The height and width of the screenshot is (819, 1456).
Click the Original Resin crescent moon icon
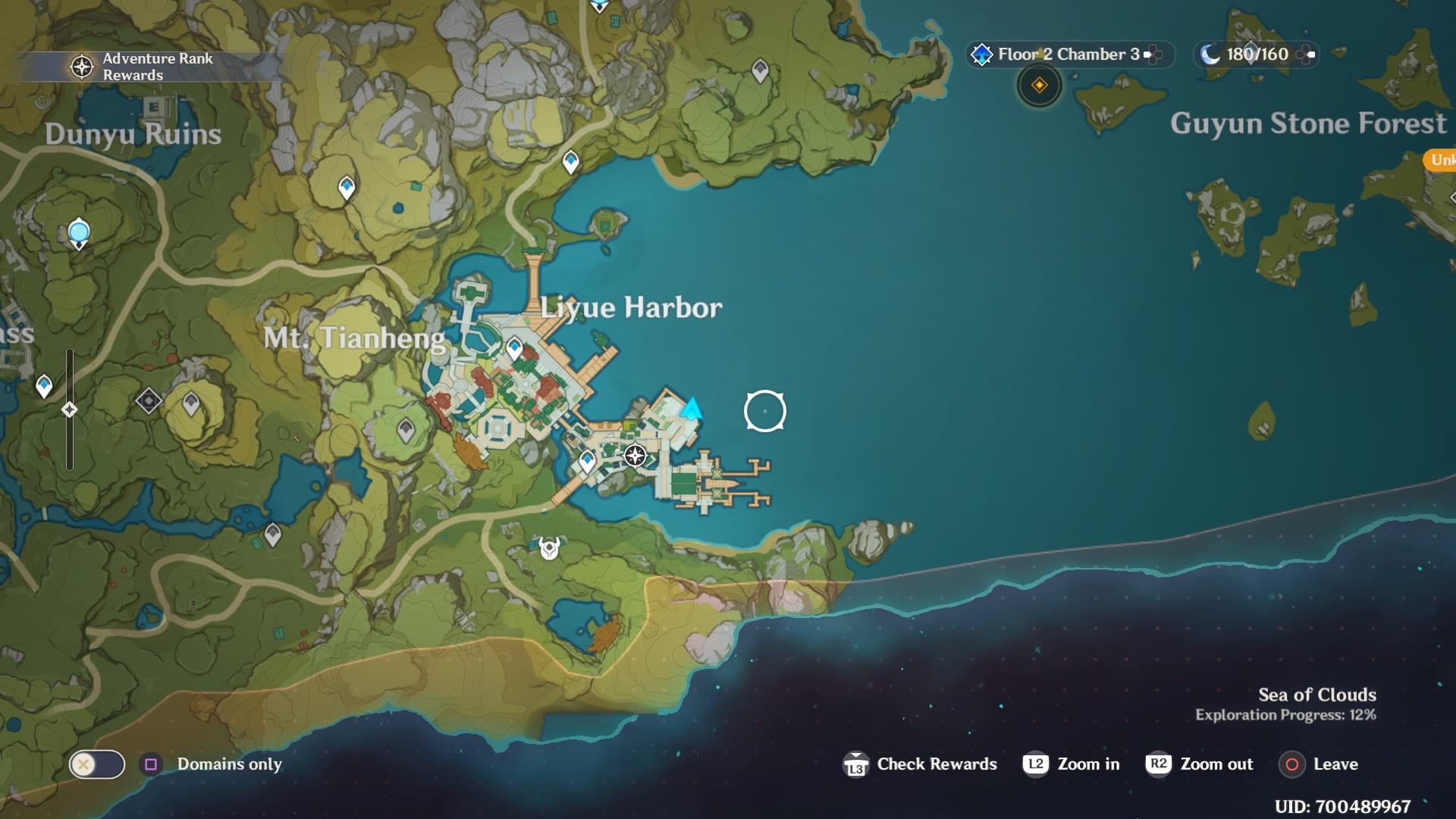1210,54
